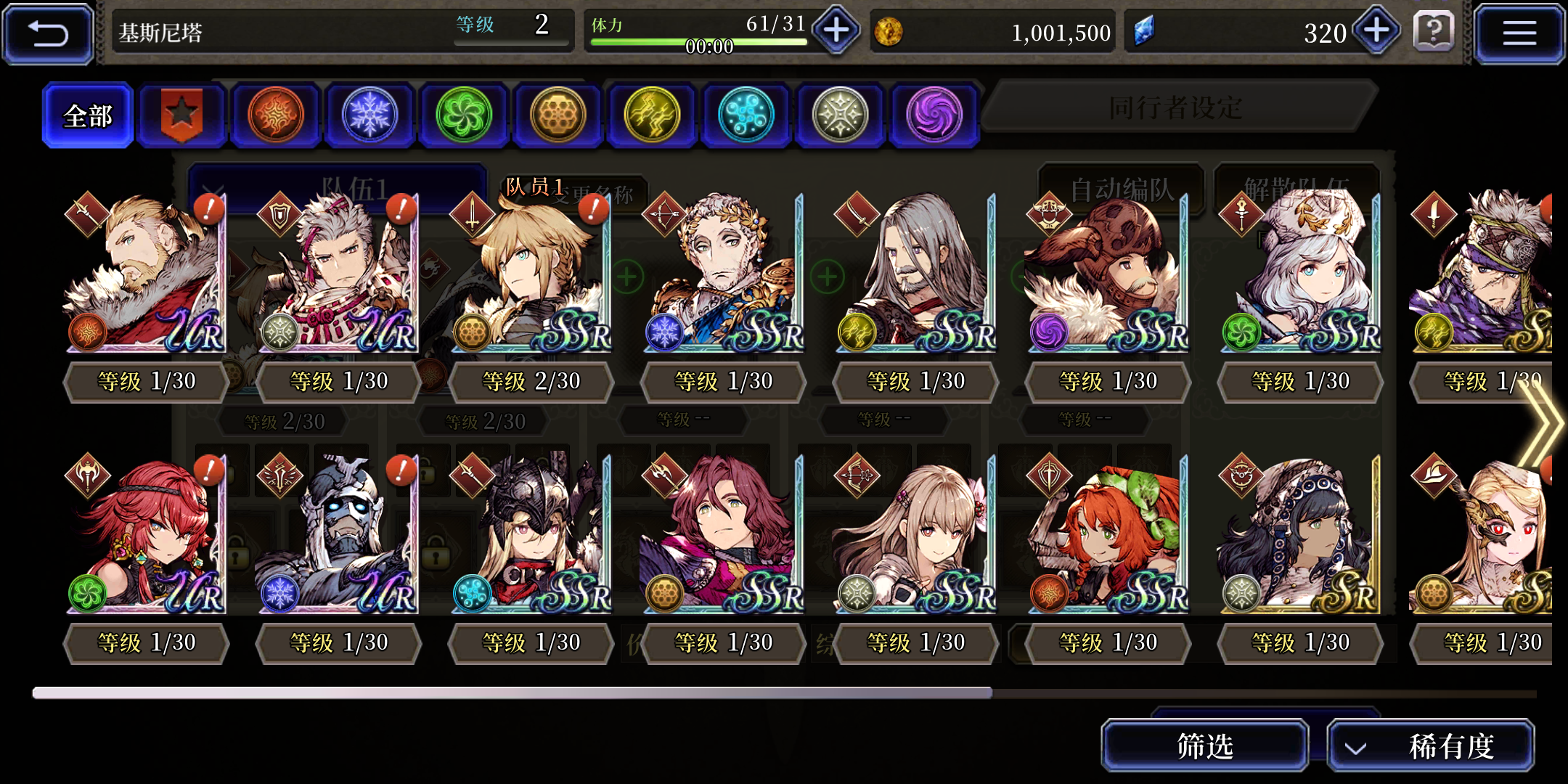The width and height of the screenshot is (1568, 784).
Task: Filter units by the dark element icon
Action: coord(934,115)
